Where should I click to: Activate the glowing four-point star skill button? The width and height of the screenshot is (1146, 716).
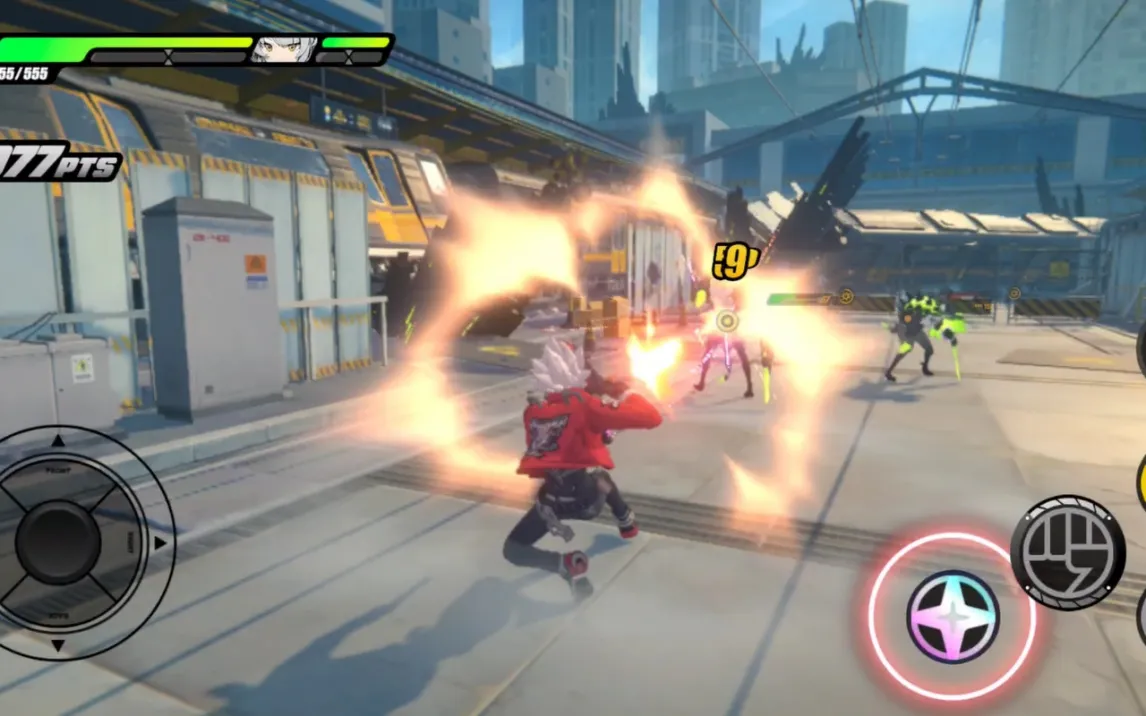[952, 616]
